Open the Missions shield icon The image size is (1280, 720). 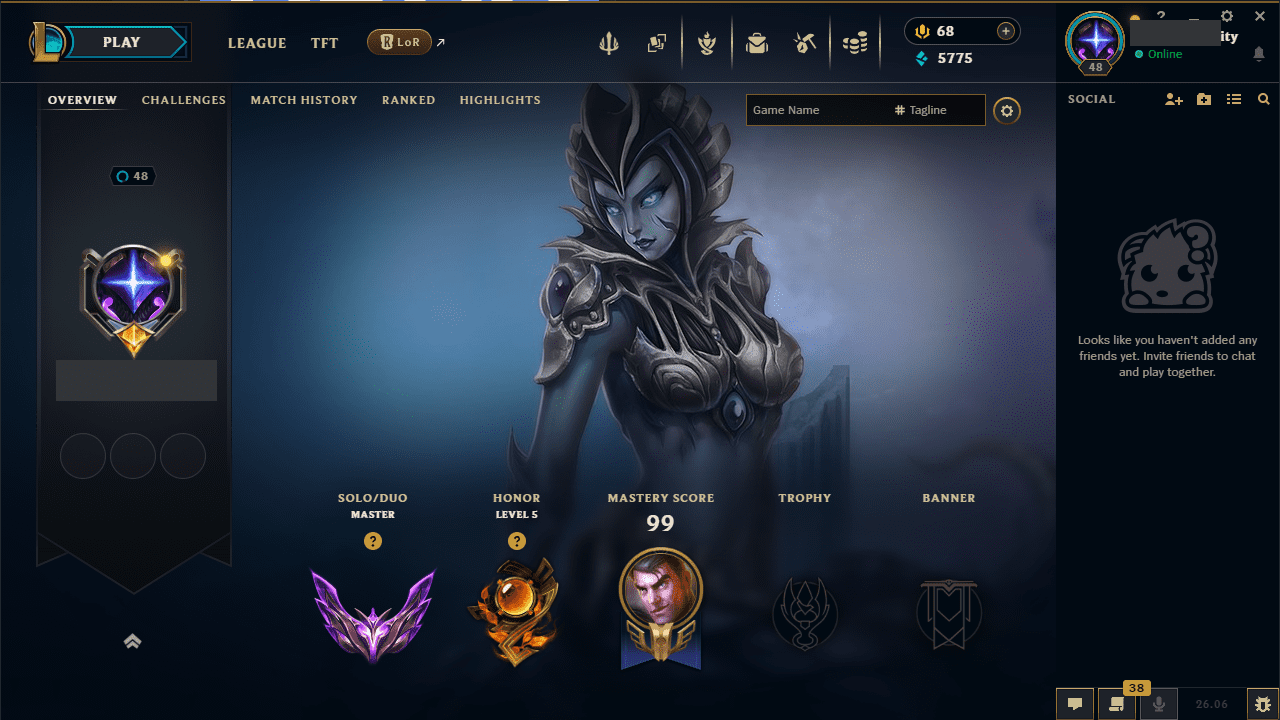coord(707,43)
